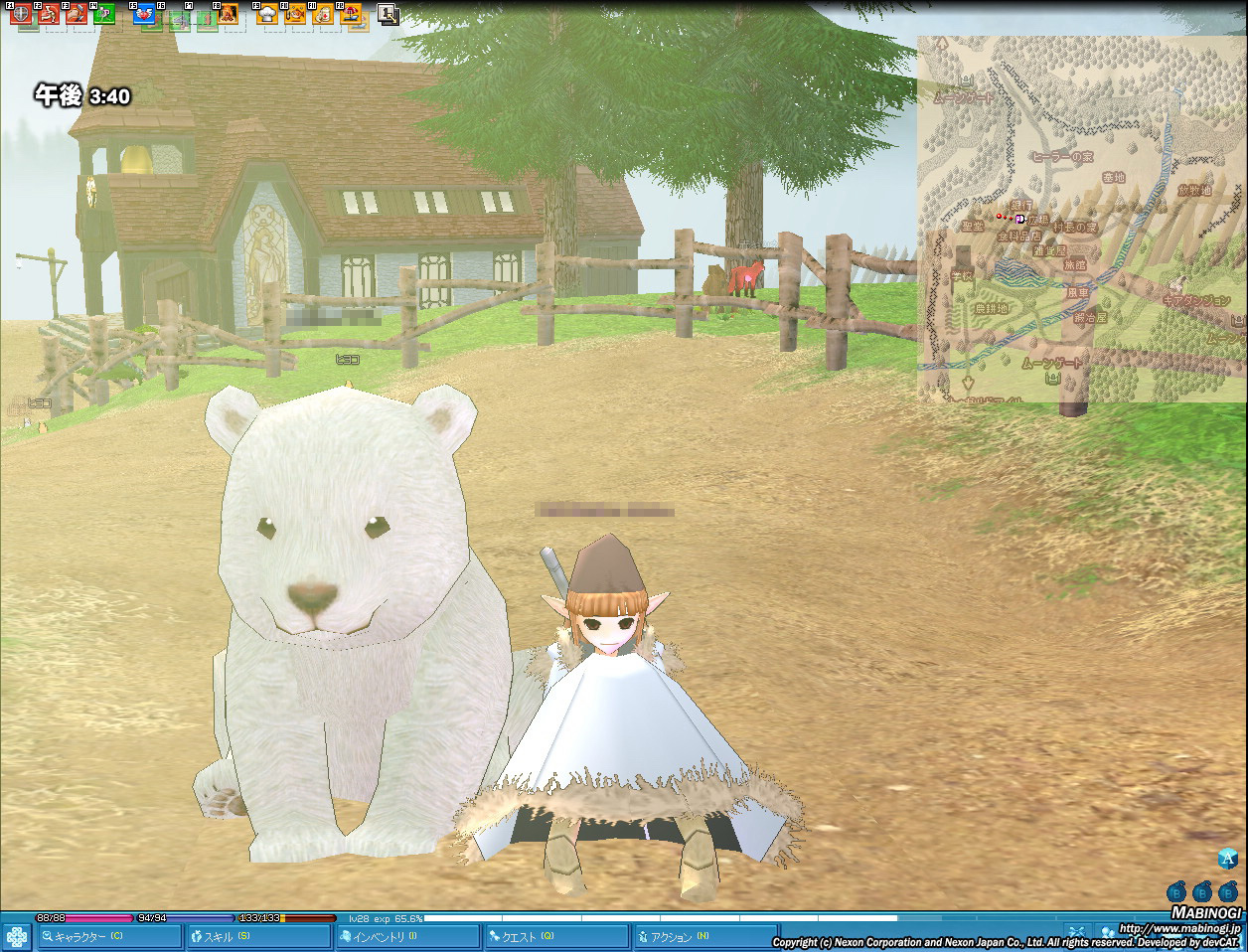Use the F10 fishing skill icon

pyautogui.click(x=295, y=14)
